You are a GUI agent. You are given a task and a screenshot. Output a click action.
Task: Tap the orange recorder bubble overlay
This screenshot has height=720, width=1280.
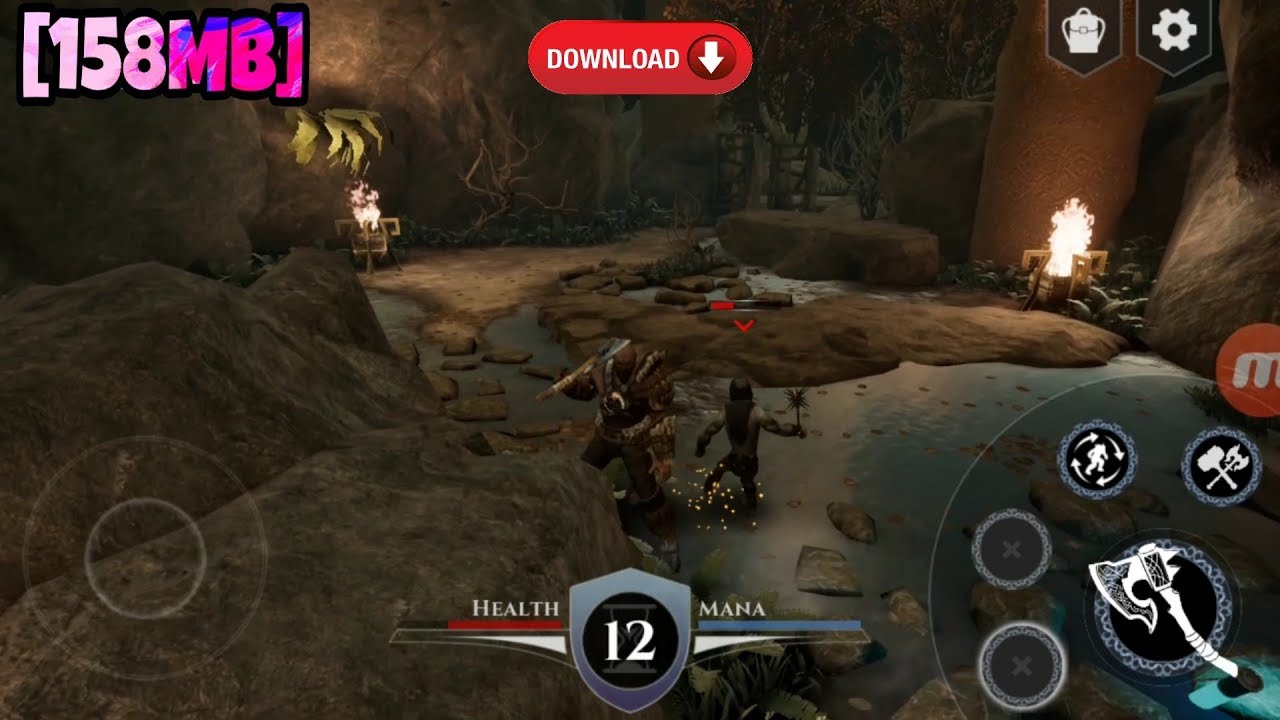[x=1254, y=369]
